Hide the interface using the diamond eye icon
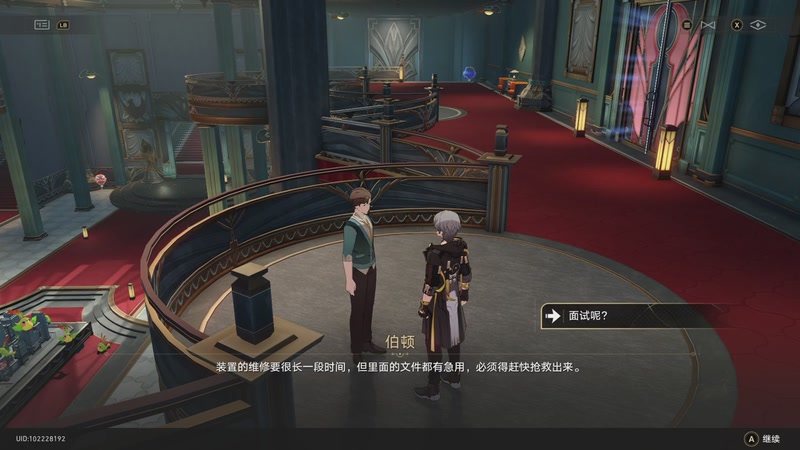Screen dimensions: 800x450 757,24
